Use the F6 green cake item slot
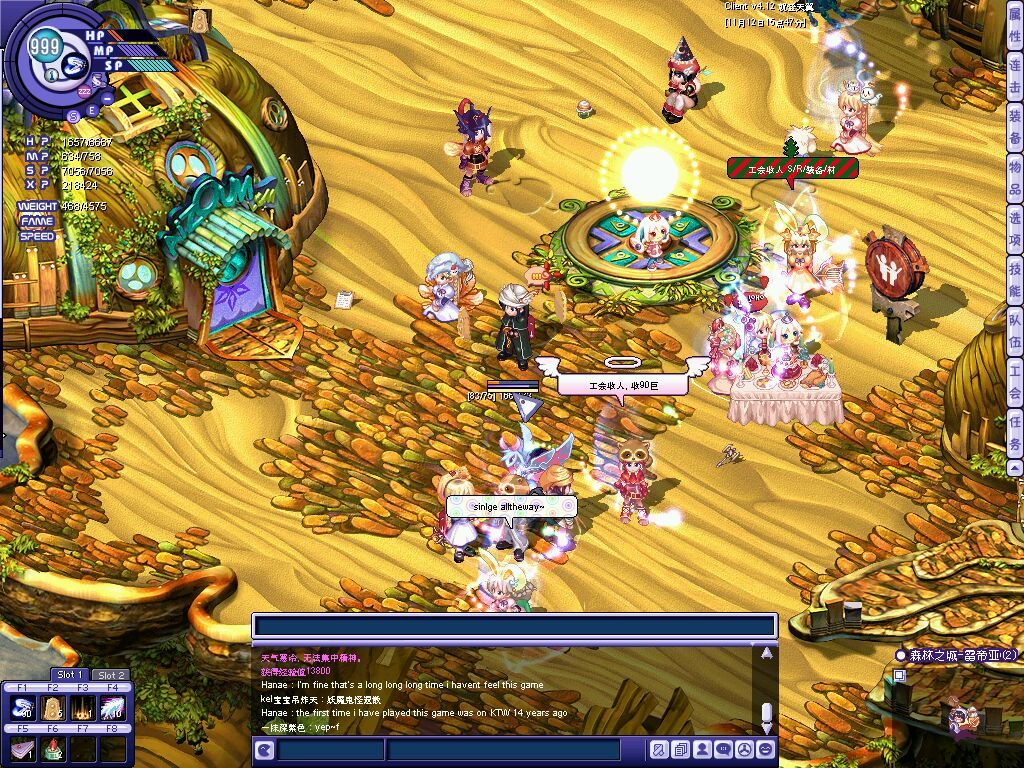Screen dimensions: 1024x768 pyautogui.click(x=52, y=748)
